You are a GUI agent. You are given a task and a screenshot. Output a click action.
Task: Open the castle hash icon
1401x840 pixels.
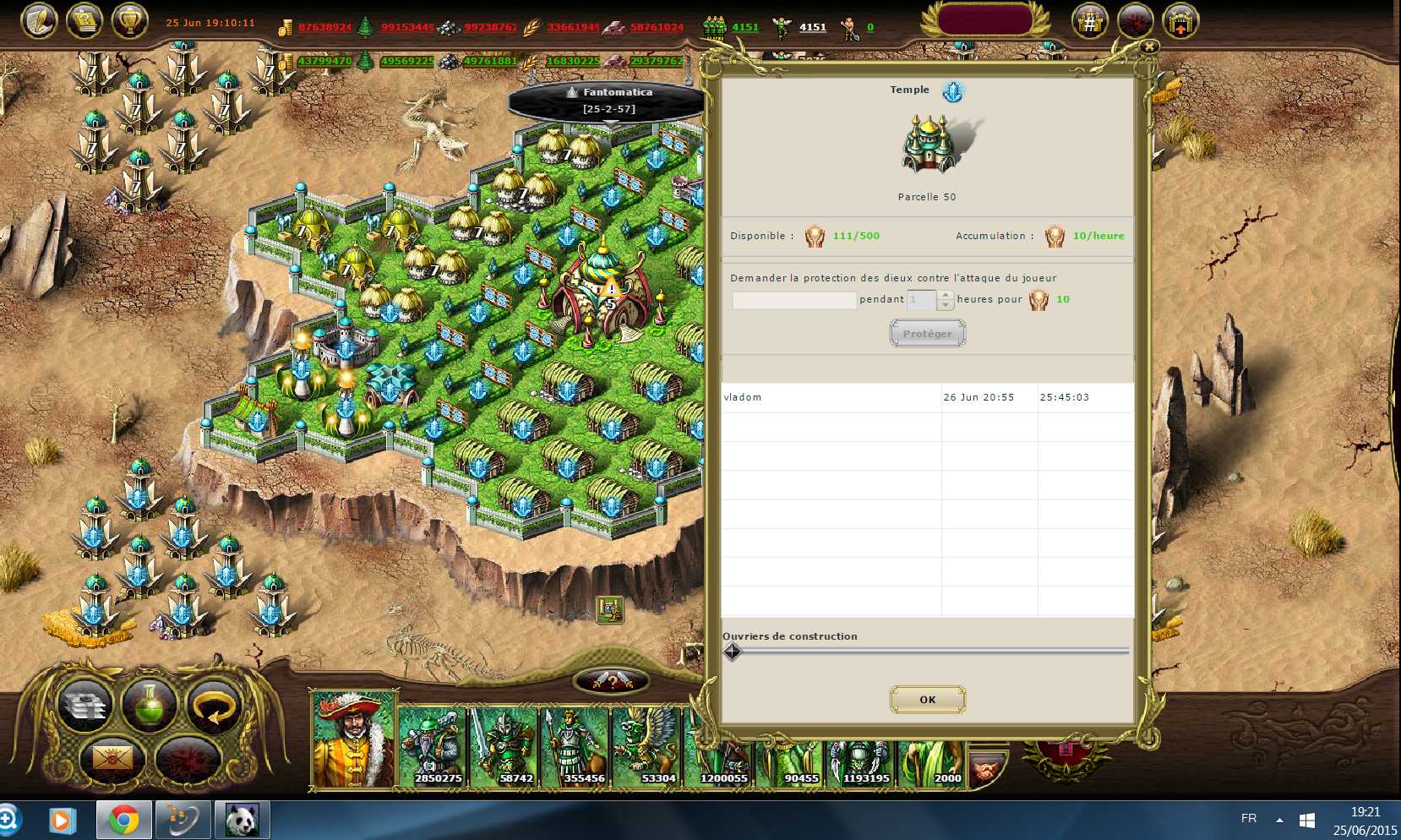click(1090, 21)
